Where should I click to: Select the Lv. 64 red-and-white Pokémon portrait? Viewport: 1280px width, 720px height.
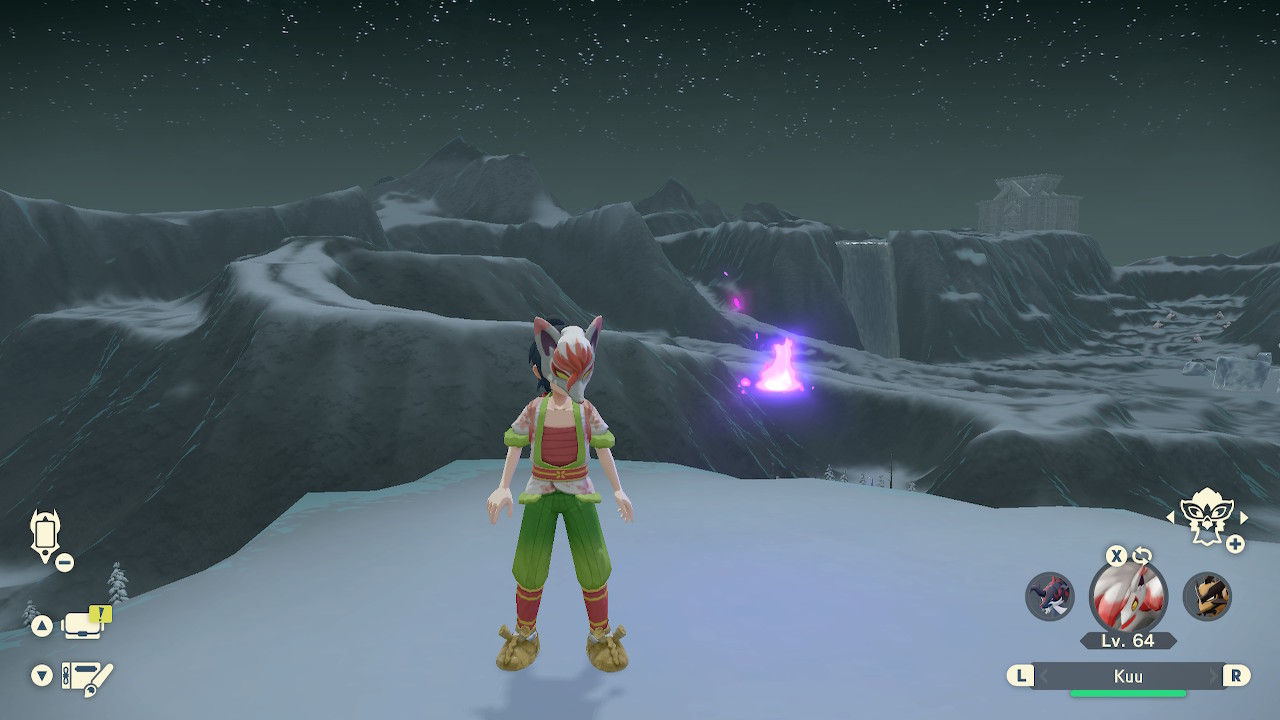coord(1128,596)
